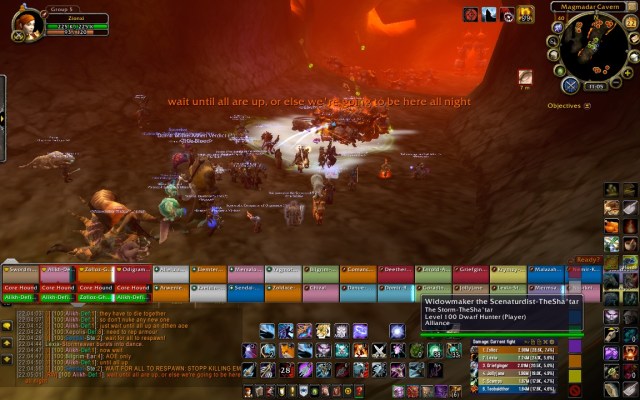Open the world map toggle beside zone name
The image size is (640, 400).
coord(632,7)
